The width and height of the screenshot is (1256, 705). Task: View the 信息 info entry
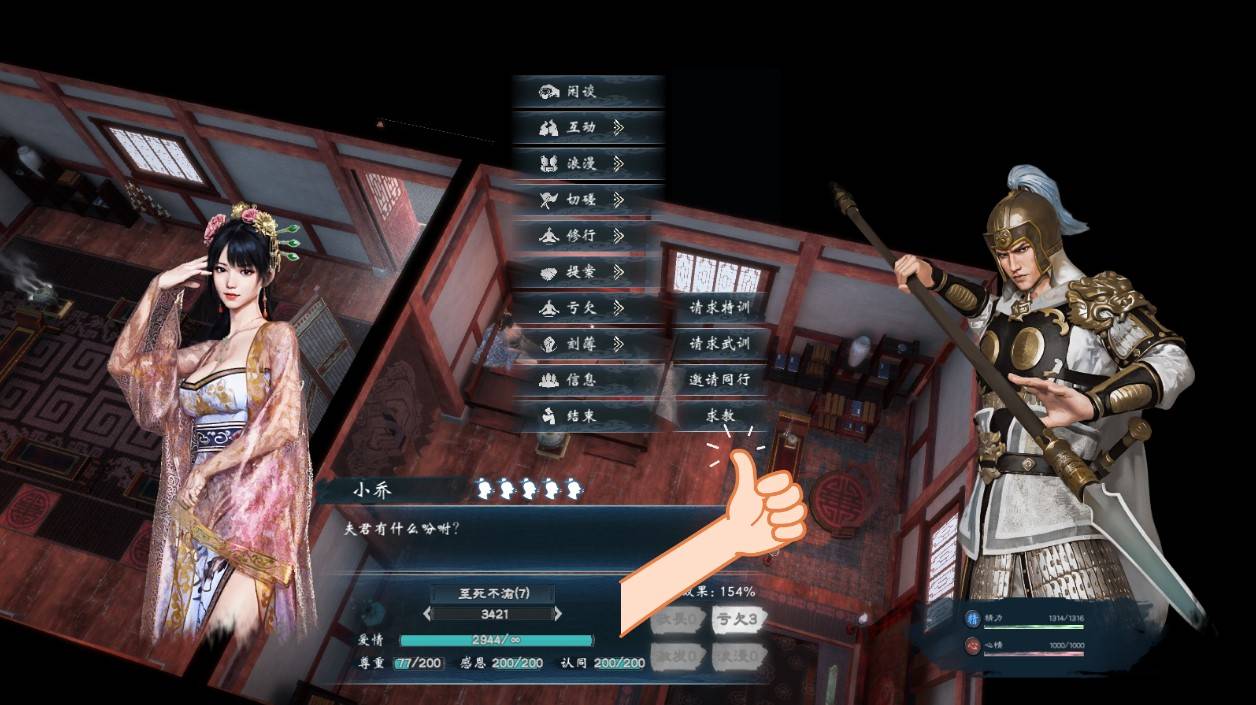click(588, 379)
